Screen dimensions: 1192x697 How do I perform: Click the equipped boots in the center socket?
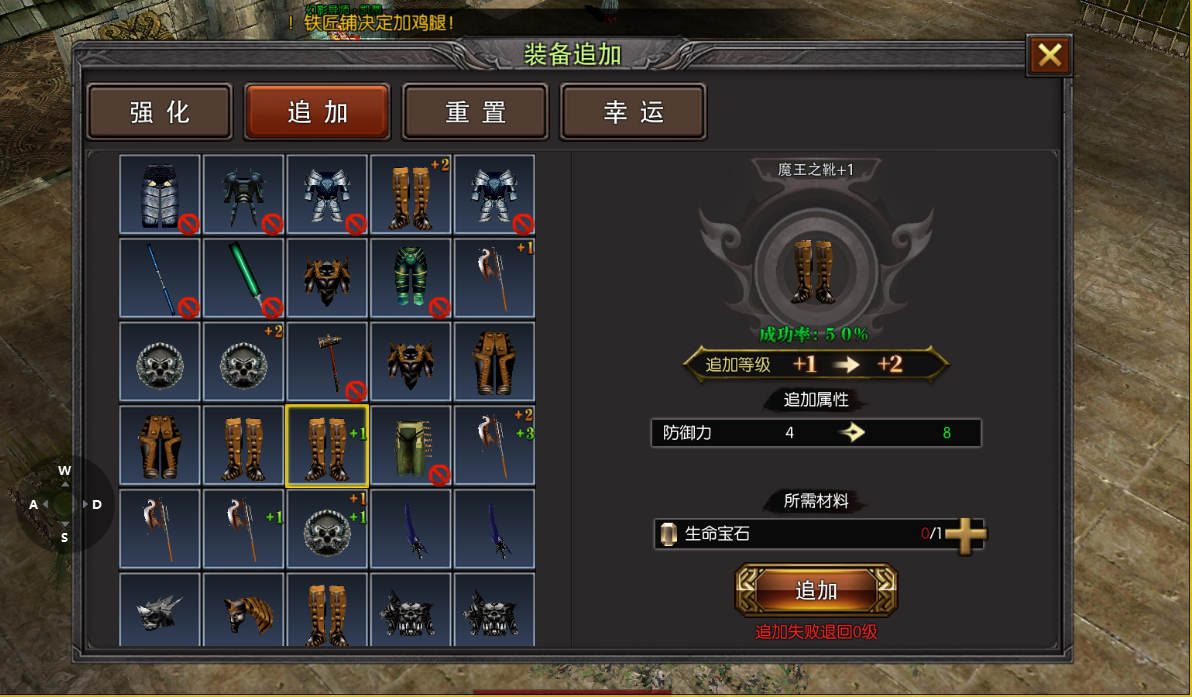tap(816, 269)
